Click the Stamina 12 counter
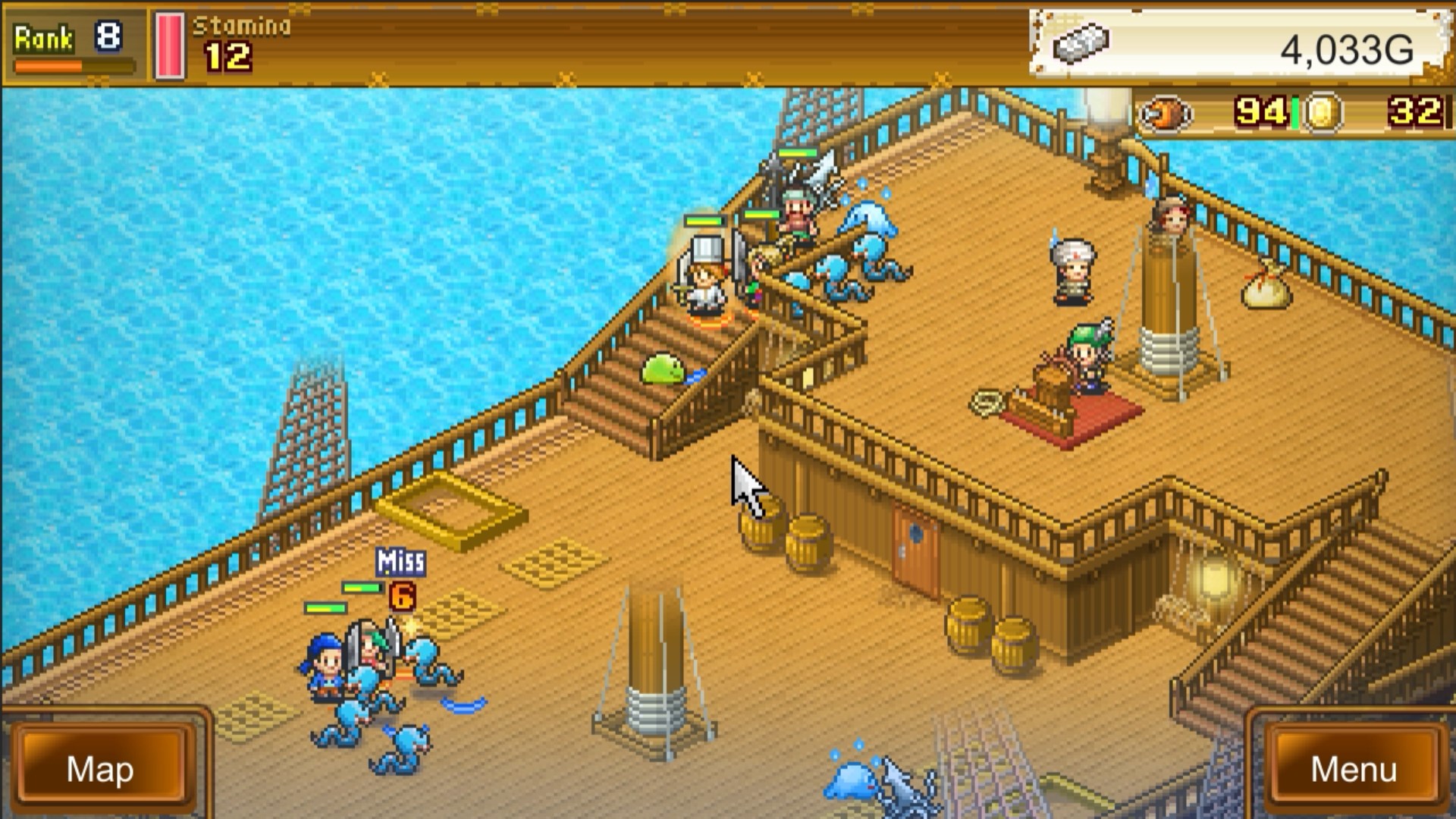Image resolution: width=1456 pixels, height=819 pixels. click(x=227, y=53)
